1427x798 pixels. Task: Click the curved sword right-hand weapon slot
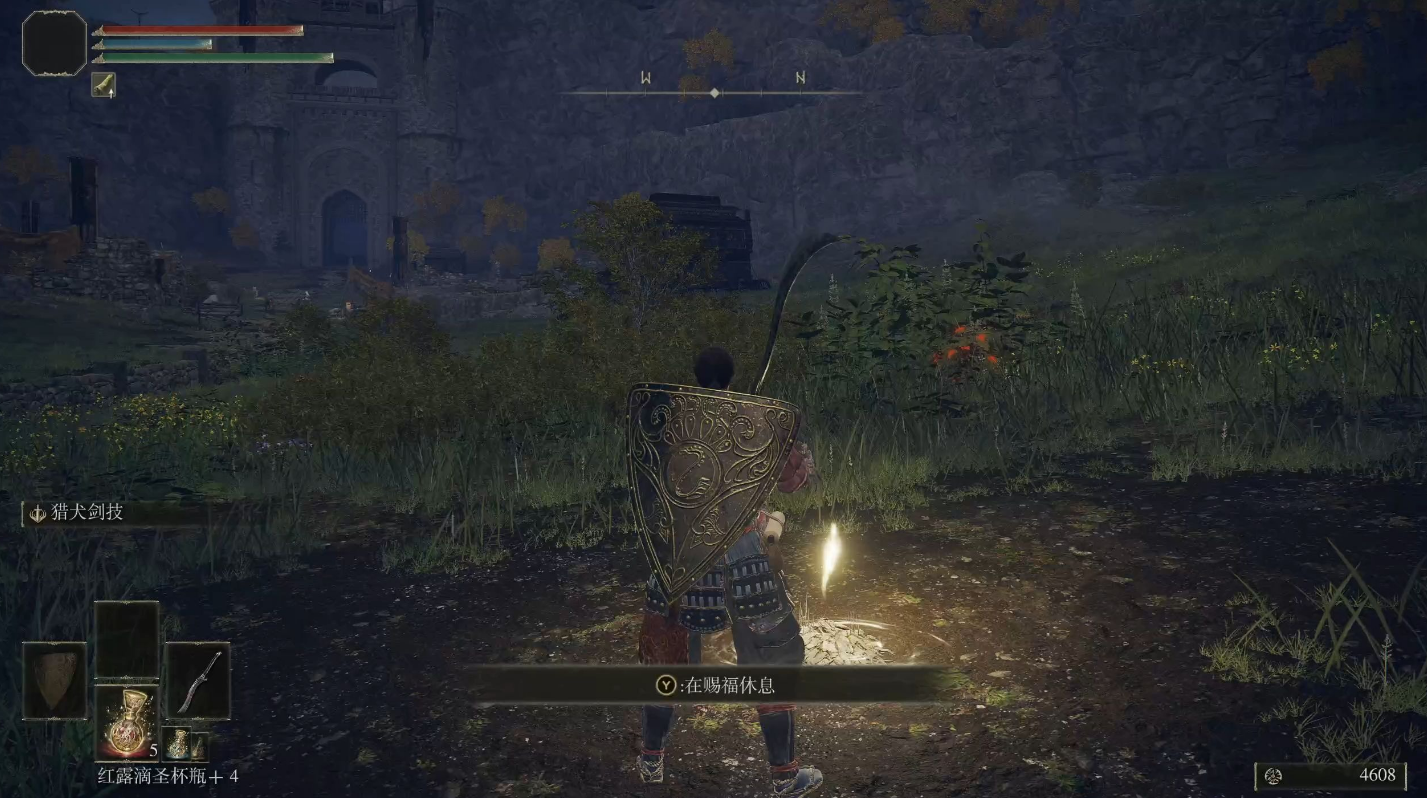coord(197,680)
